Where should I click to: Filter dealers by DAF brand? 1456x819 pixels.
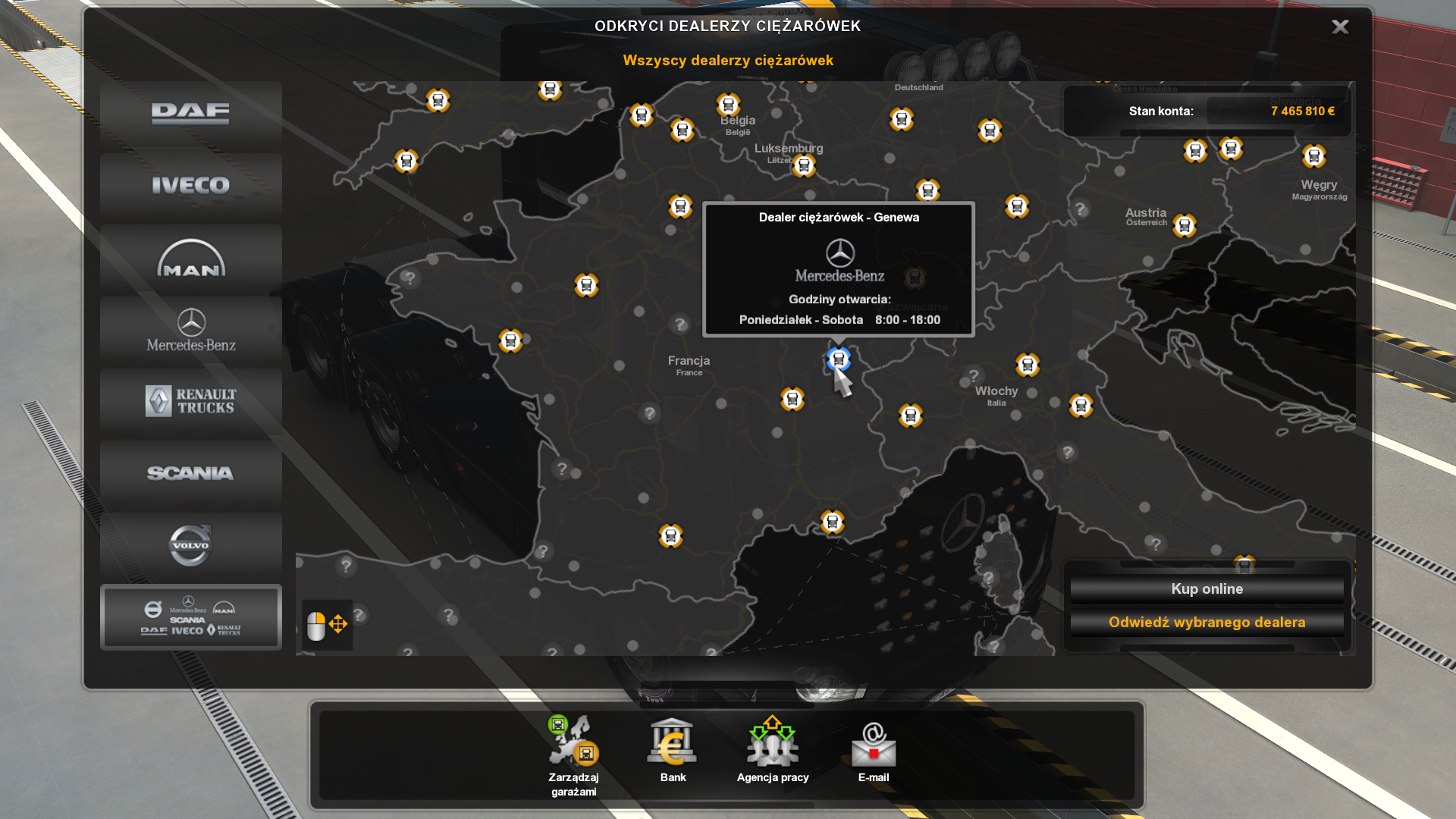[190, 114]
